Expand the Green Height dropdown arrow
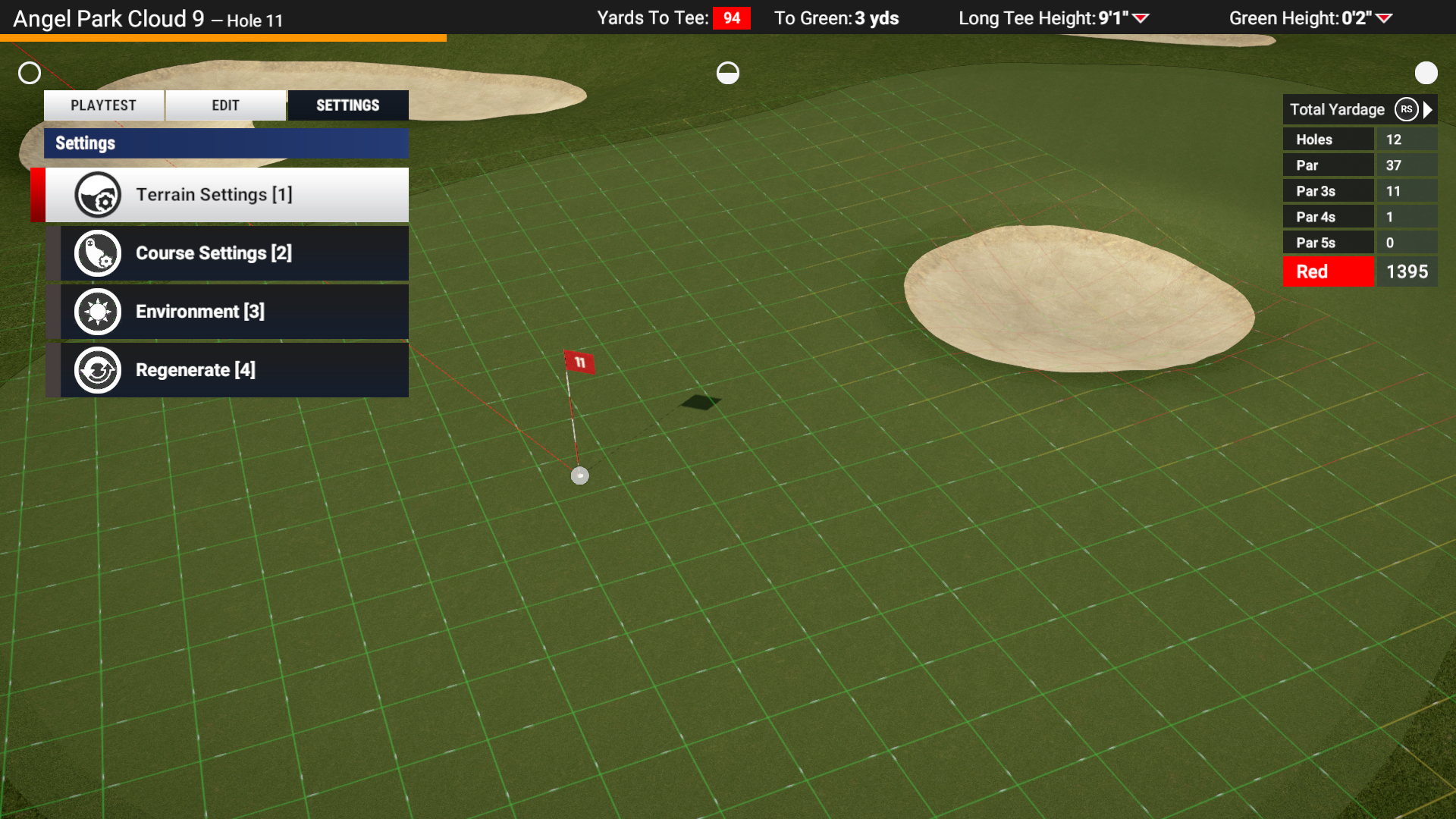 (1384, 18)
